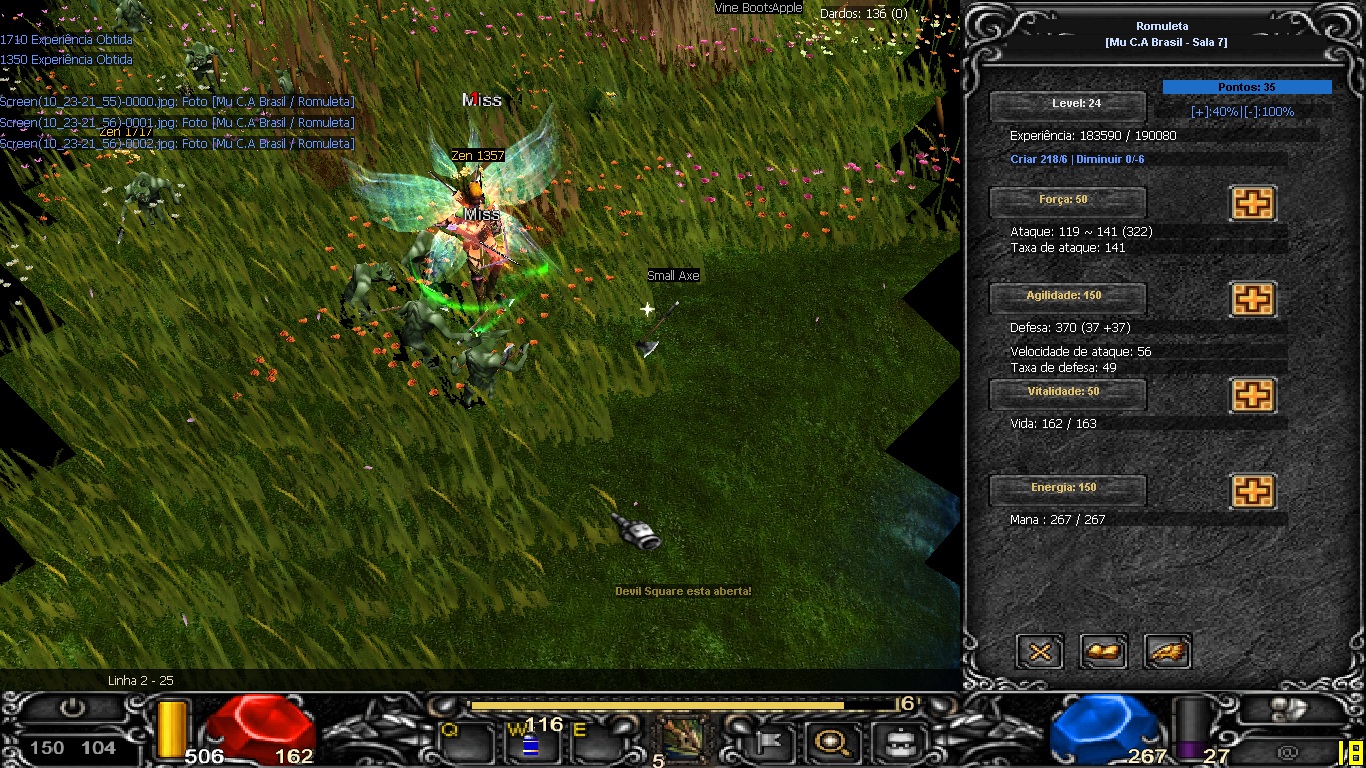1366x768 pixels.
Task: Select the active skill icon in the bar
Action: [685, 741]
